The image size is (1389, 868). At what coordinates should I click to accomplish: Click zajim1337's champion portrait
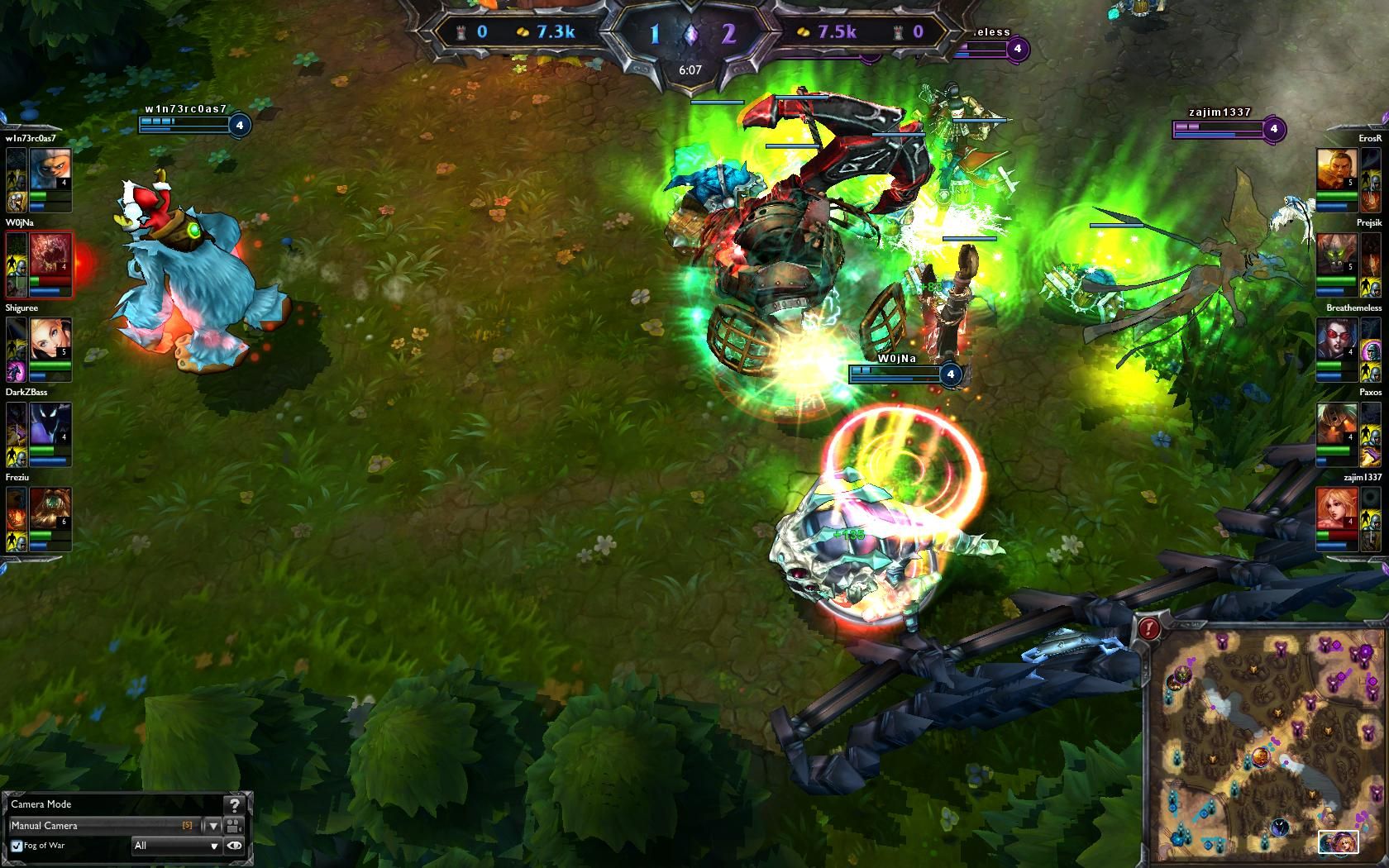pos(1336,508)
